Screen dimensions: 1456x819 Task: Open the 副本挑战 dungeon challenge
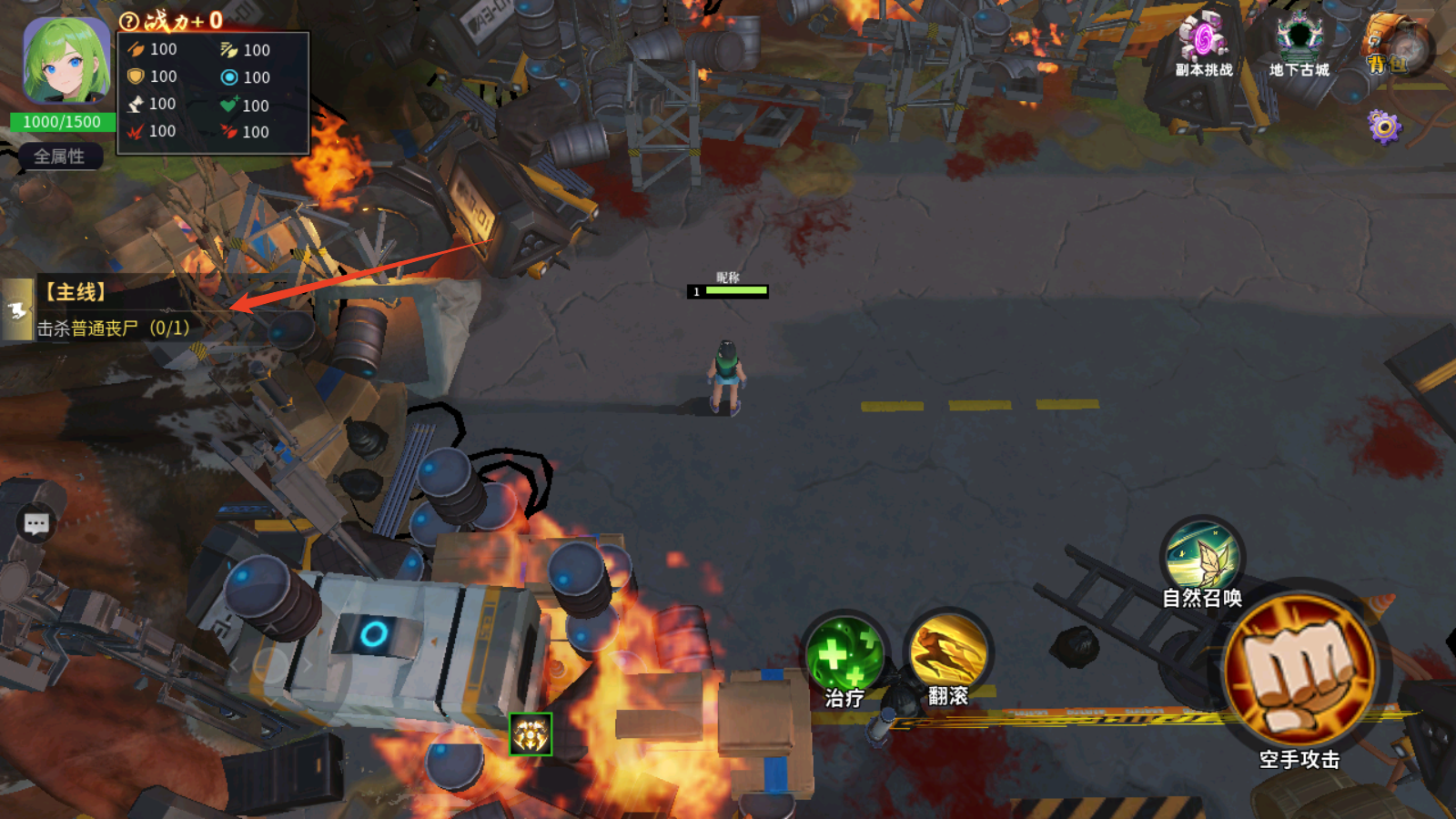(x=1203, y=45)
